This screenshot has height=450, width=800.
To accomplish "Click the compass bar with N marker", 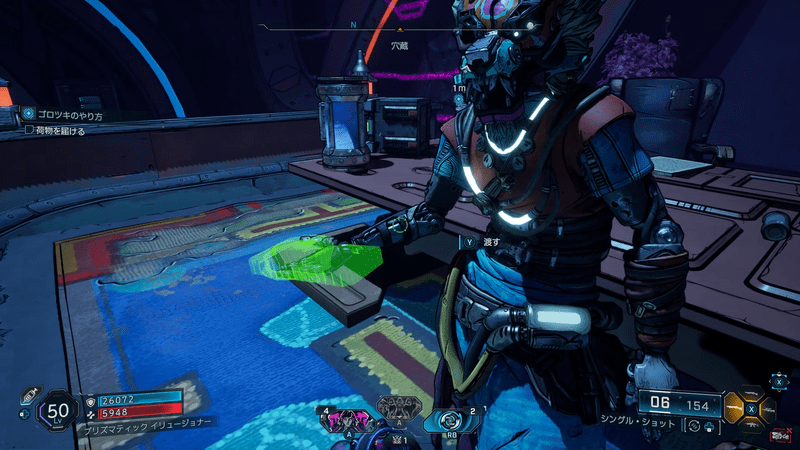I will pyautogui.click(x=400, y=29).
